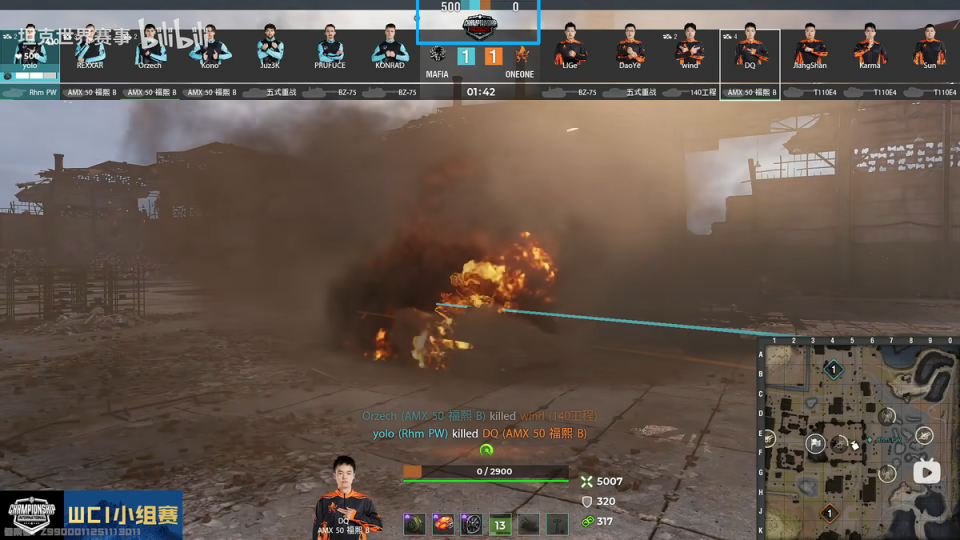The image size is (960, 540).
Task: Click the white video icon over the minimap
Action: (926, 472)
